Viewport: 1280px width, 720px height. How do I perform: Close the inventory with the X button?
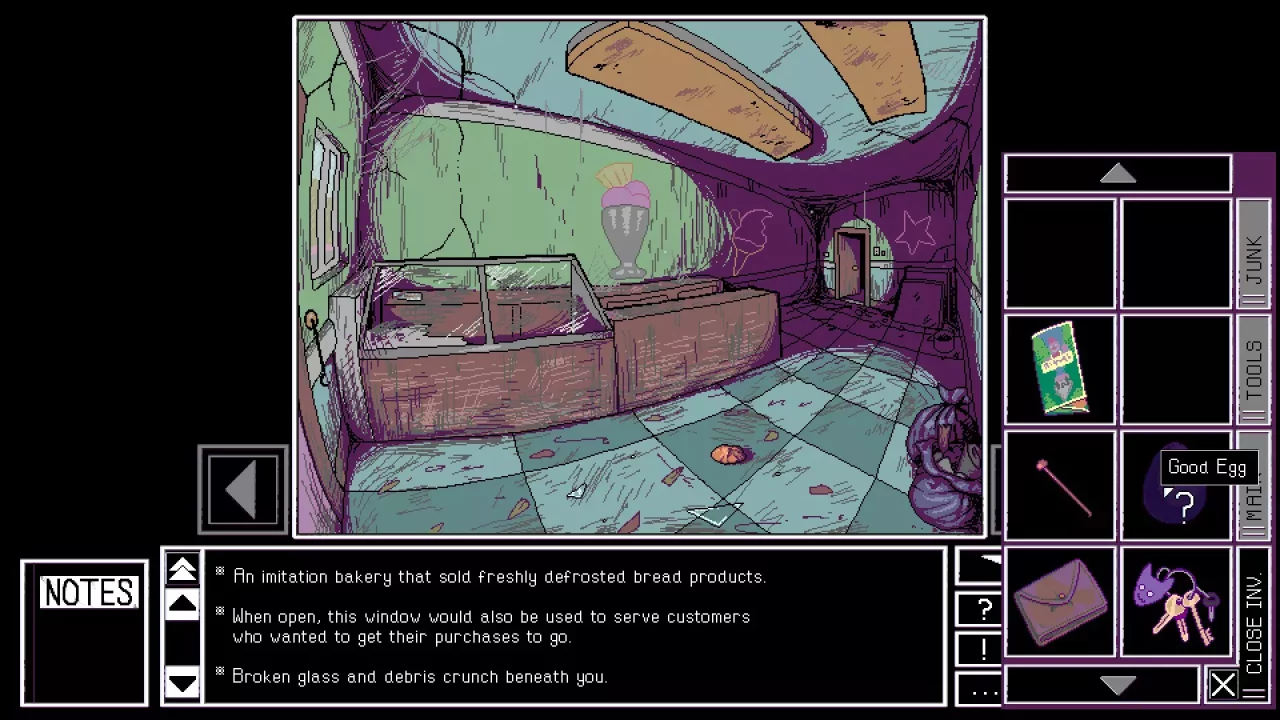tap(1223, 685)
